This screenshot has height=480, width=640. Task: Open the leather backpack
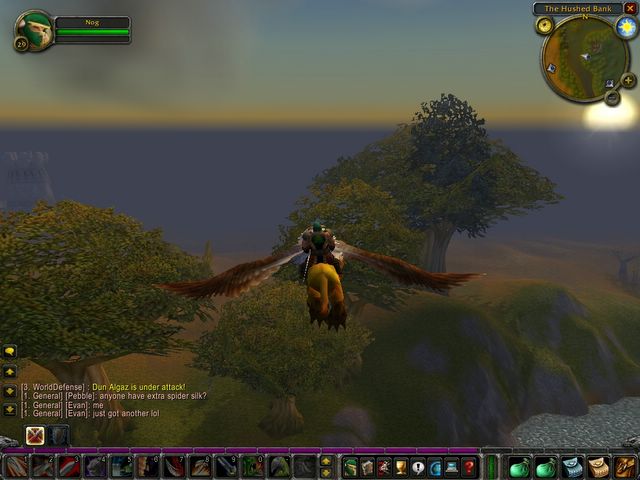(x=625, y=466)
